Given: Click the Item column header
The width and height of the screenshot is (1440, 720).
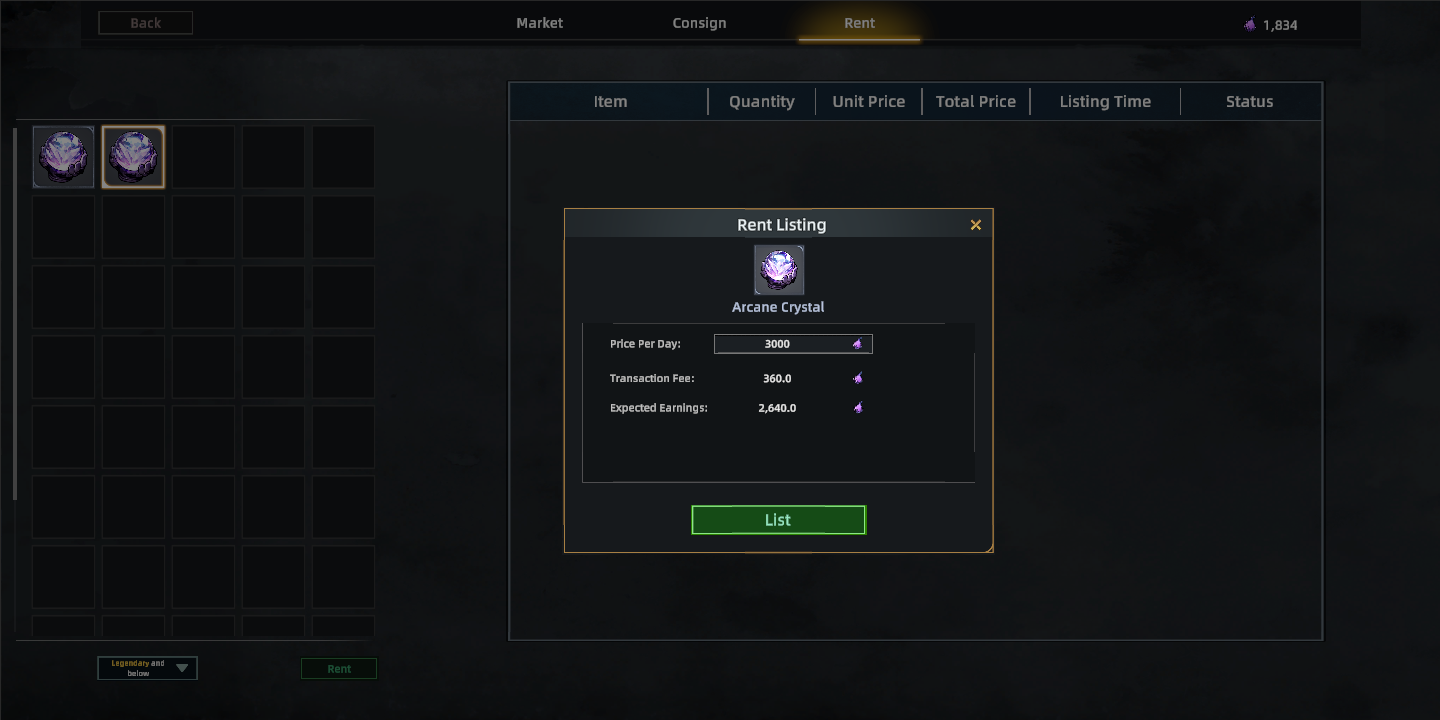Looking at the screenshot, I should (x=610, y=101).
